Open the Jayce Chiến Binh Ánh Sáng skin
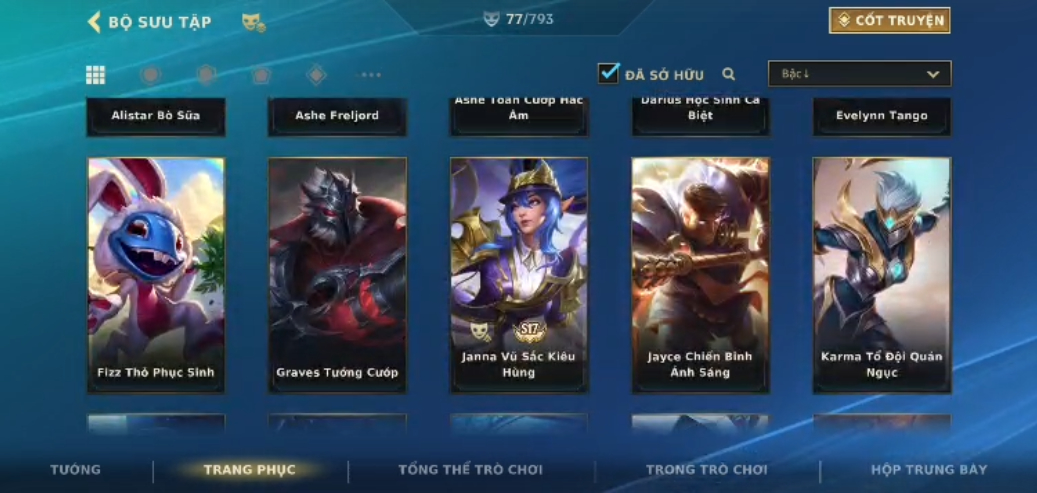 tap(700, 274)
